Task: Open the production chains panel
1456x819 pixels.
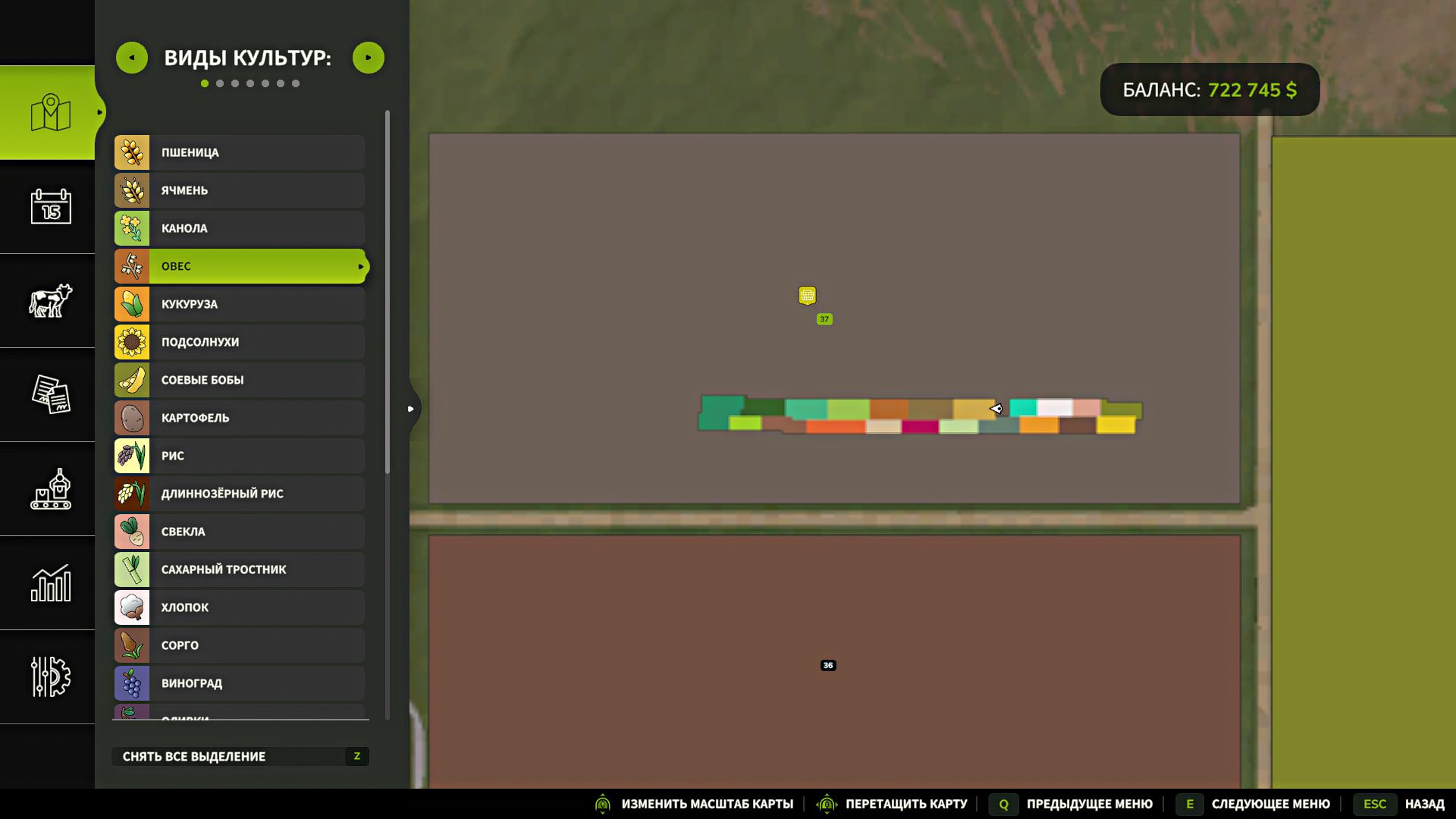Action: [x=48, y=490]
